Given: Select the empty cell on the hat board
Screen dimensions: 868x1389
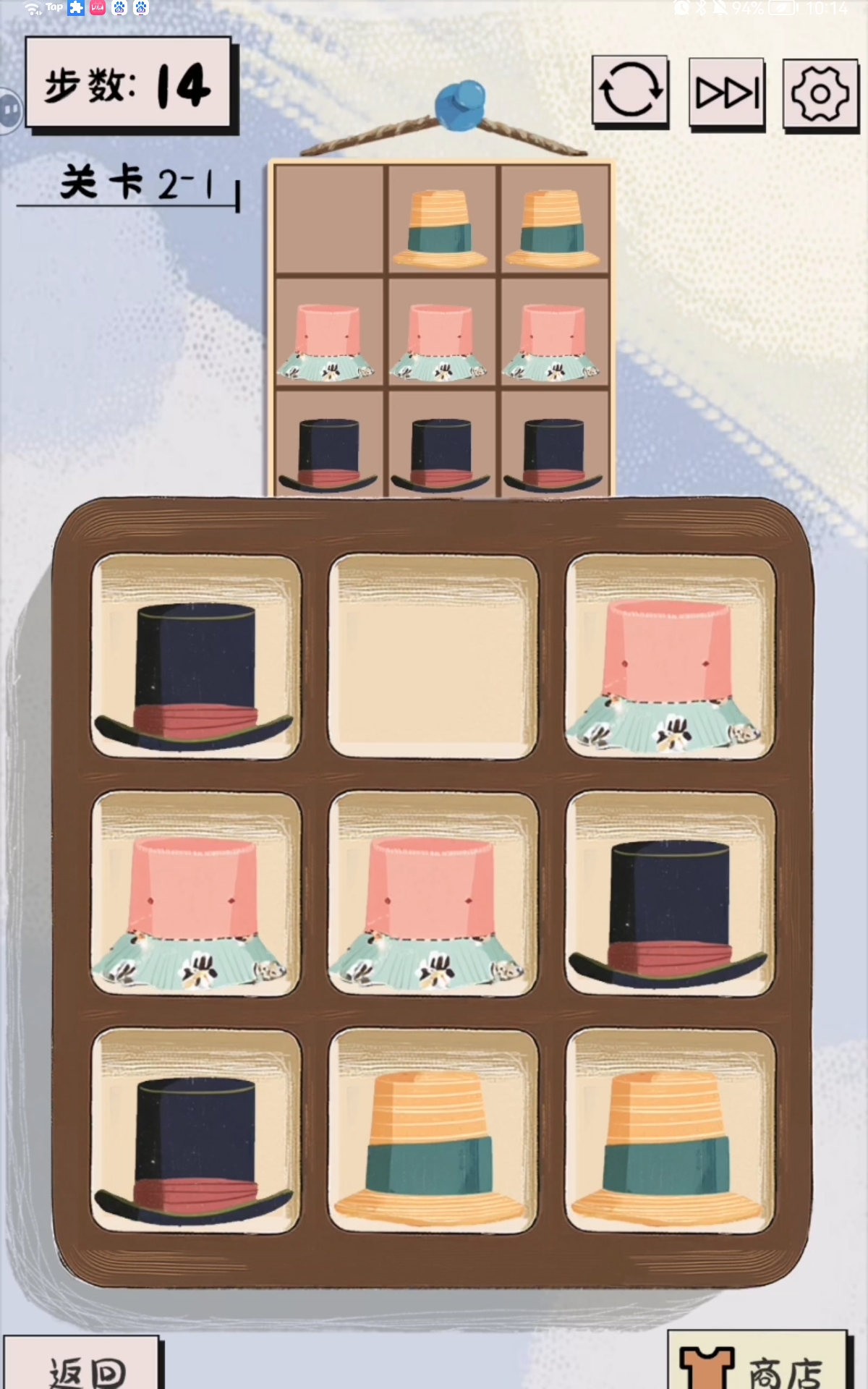Looking at the screenshot, I should [433, 657].
